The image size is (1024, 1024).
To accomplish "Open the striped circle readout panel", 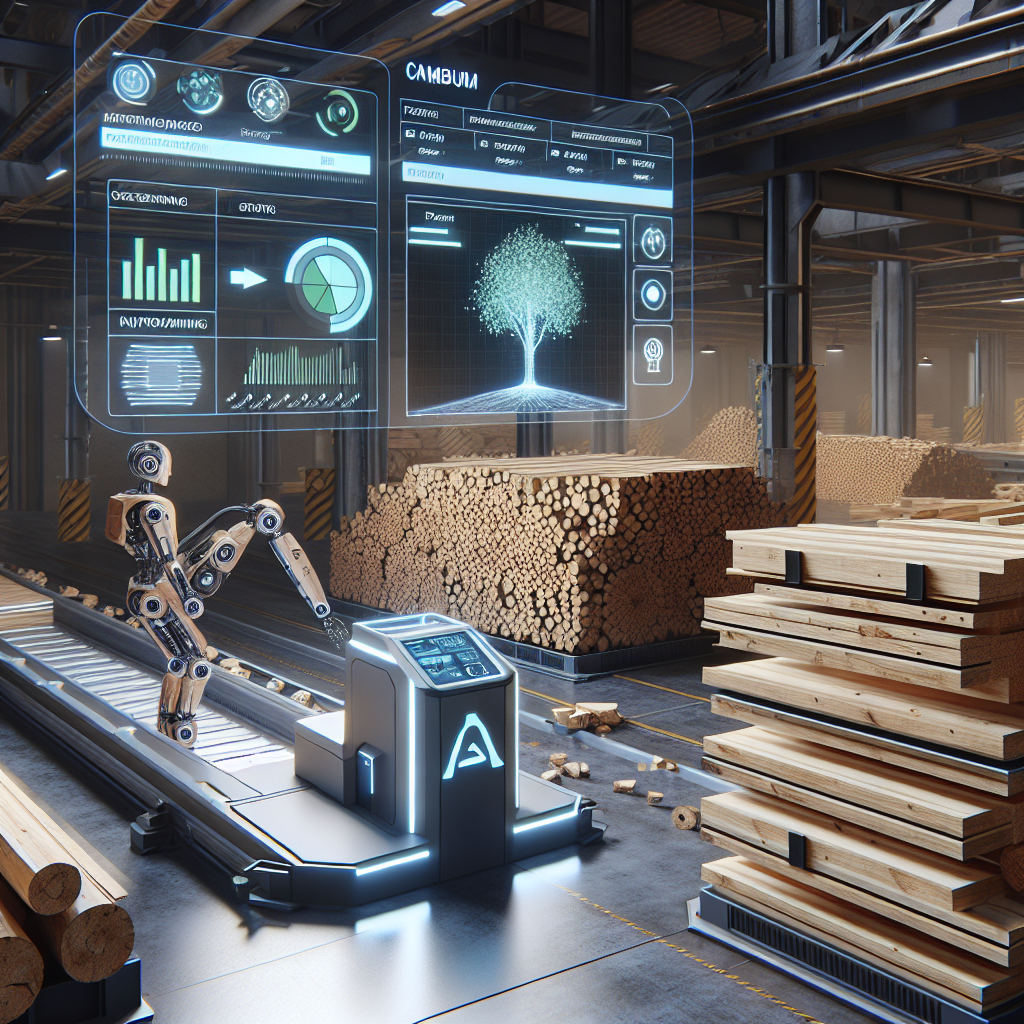I will click(x=160, y=372).
